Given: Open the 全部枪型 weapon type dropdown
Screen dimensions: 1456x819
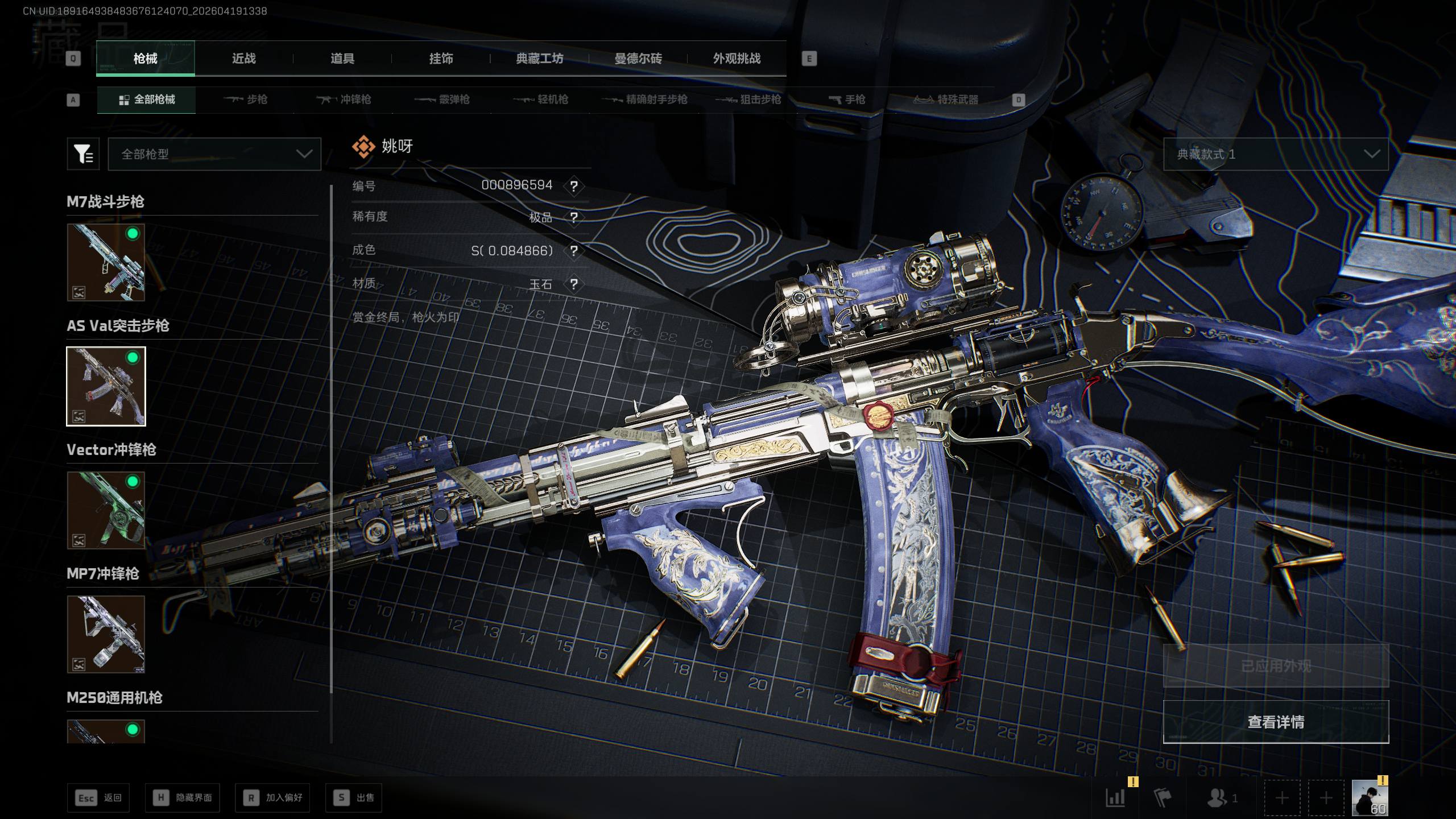Looking at the screenshot, I should point(214,154).
